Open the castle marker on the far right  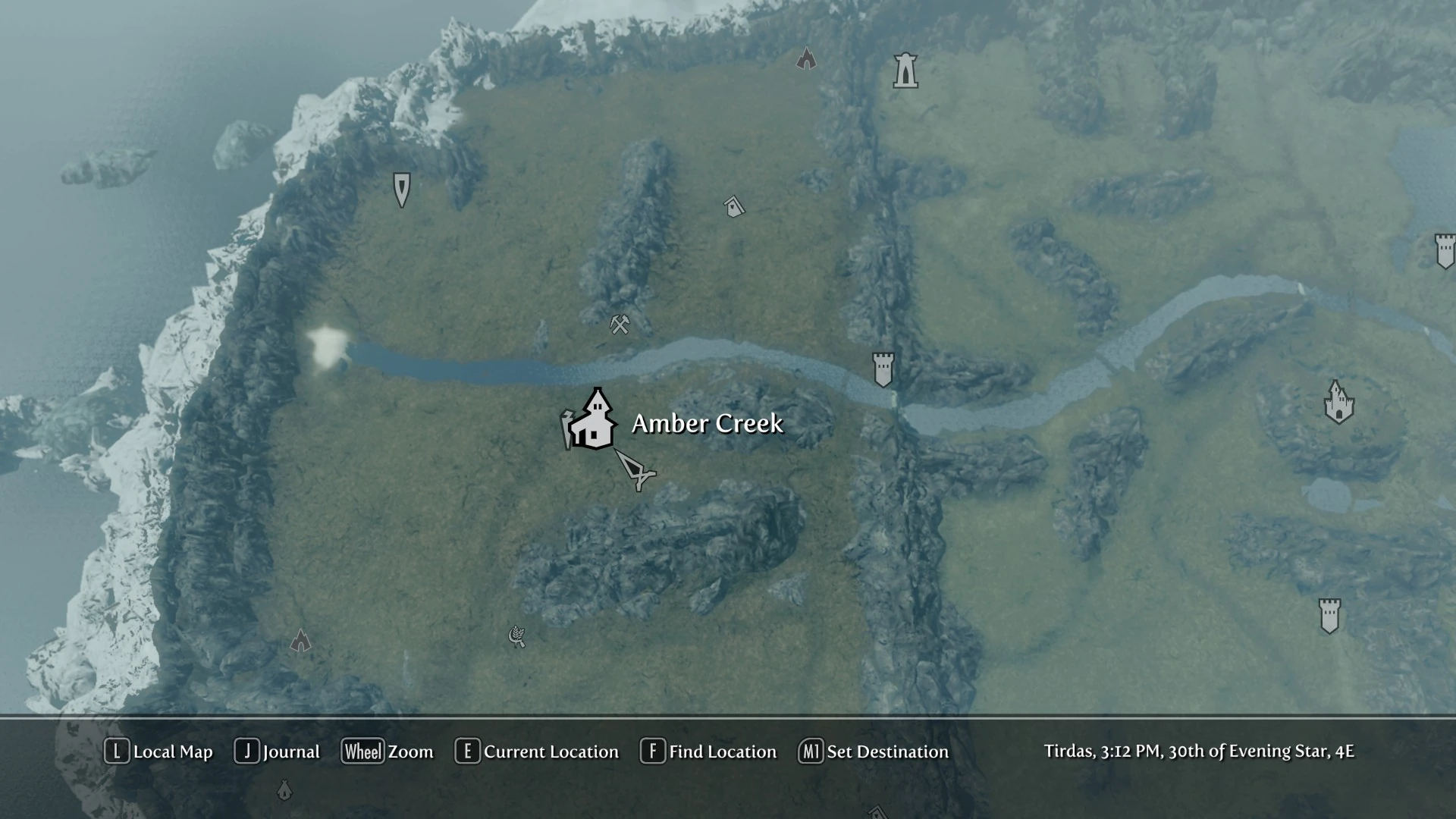click(x=1339, y=402)
